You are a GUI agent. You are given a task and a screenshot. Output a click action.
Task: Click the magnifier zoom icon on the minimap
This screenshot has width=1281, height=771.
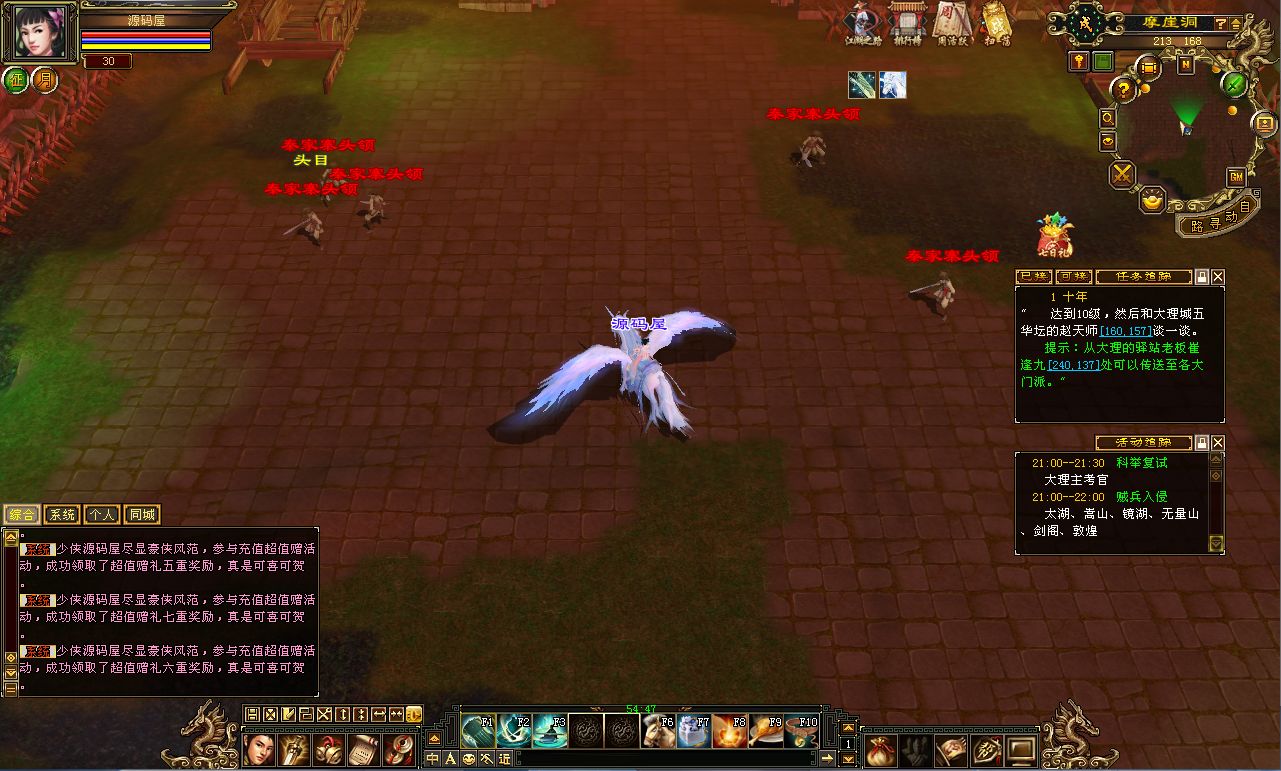point(1107,117)
